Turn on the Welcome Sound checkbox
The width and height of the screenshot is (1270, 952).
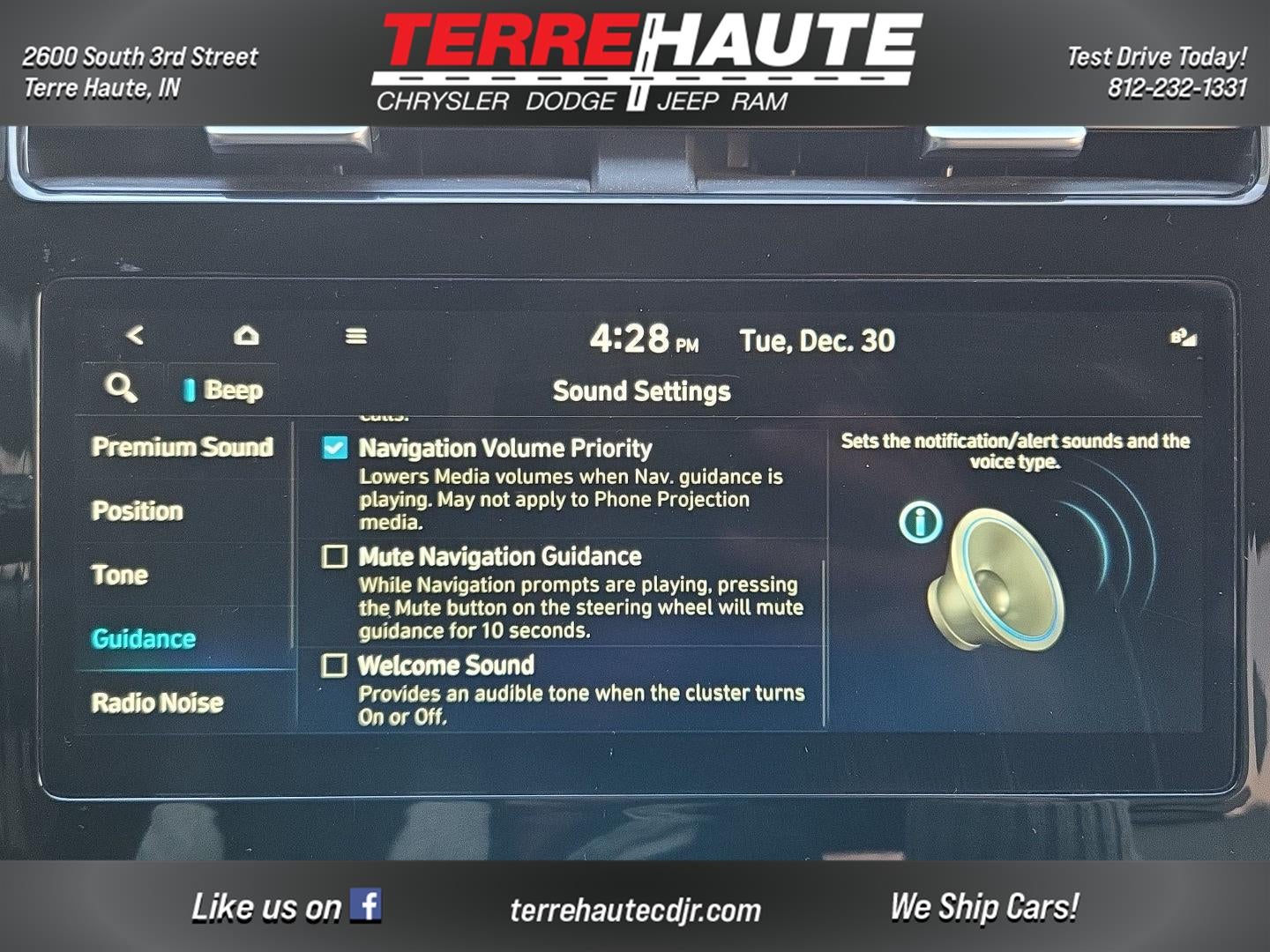click(x=335, y=665)
